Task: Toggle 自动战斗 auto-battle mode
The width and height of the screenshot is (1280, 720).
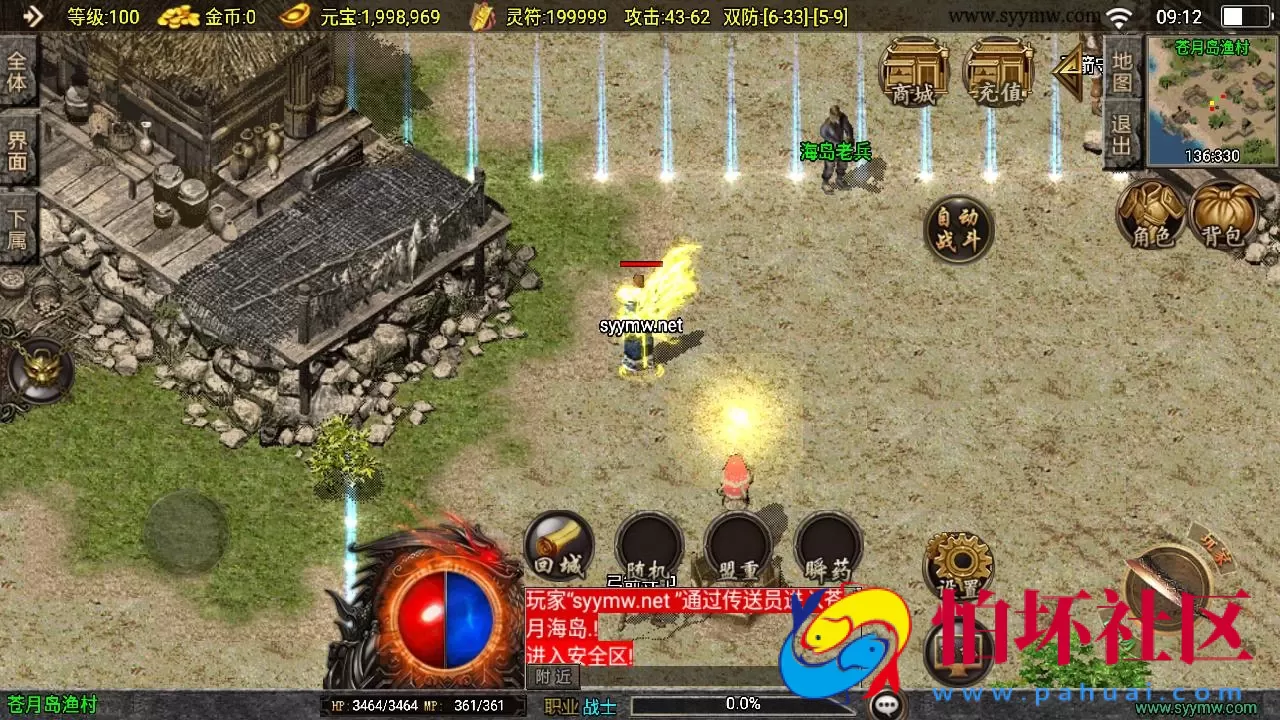Action: 958,228
